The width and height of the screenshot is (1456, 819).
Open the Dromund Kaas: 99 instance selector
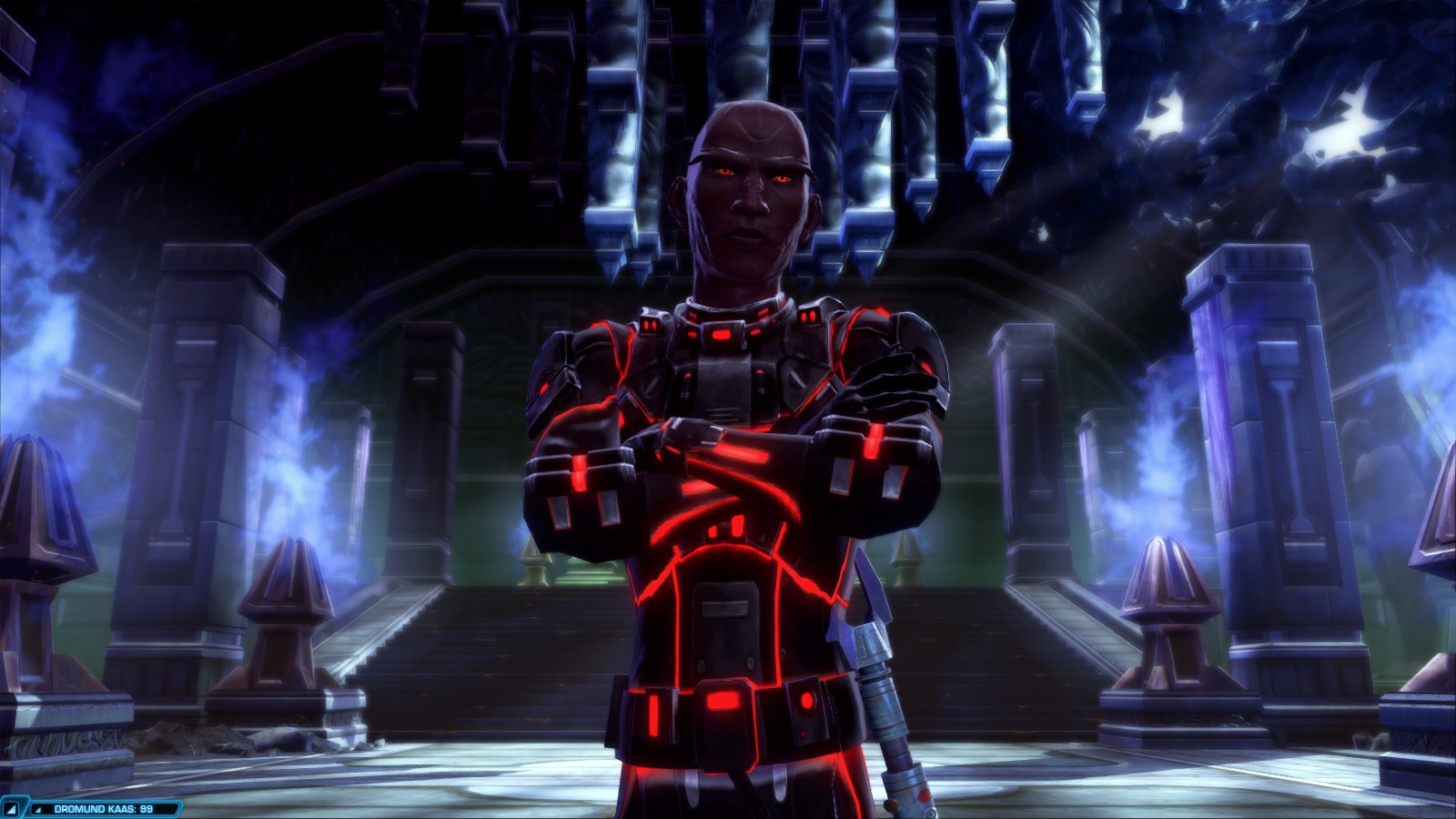click(x=102, y=808)
